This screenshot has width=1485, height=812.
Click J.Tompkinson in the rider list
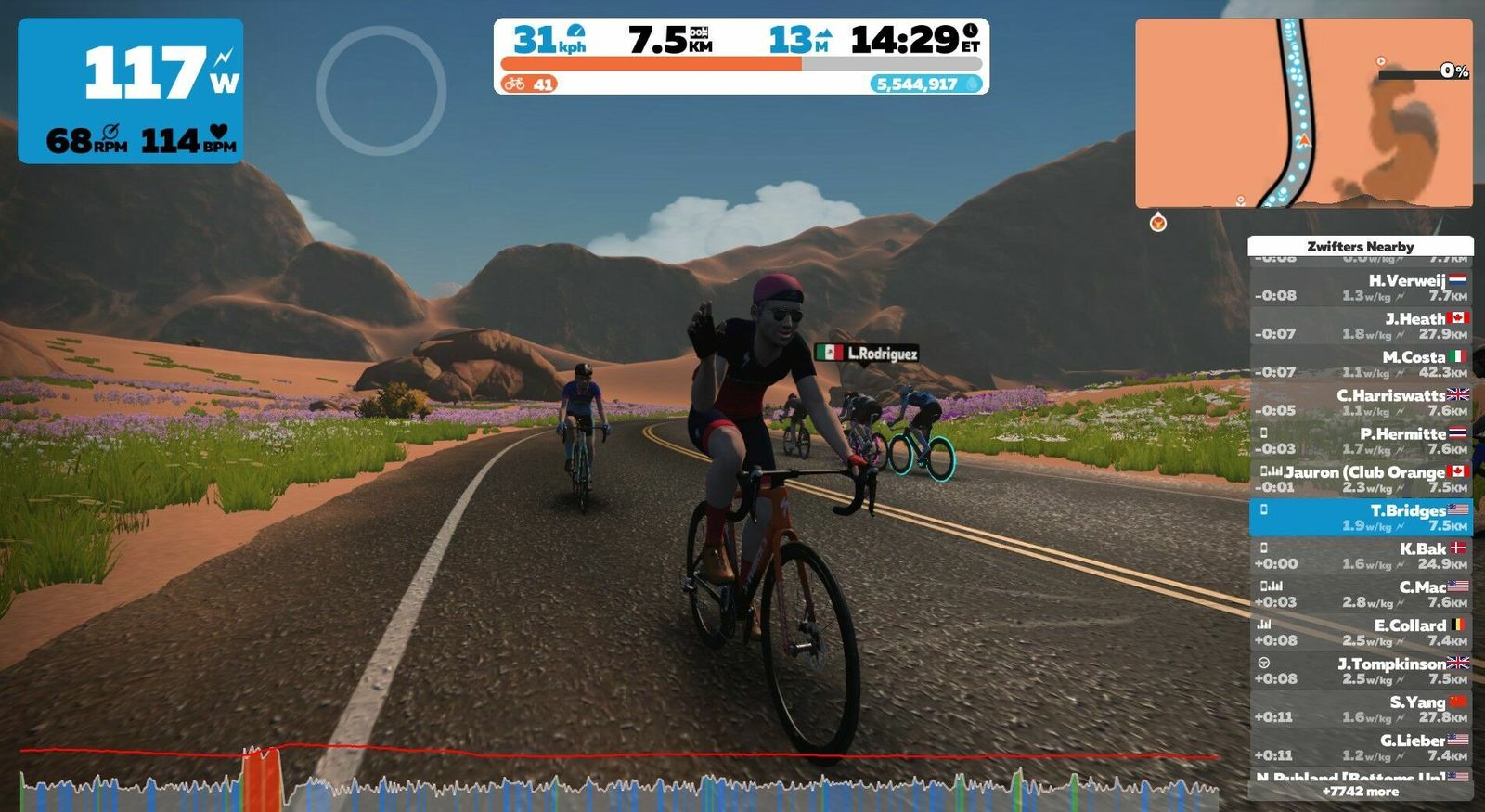[x=1360, y=671]
